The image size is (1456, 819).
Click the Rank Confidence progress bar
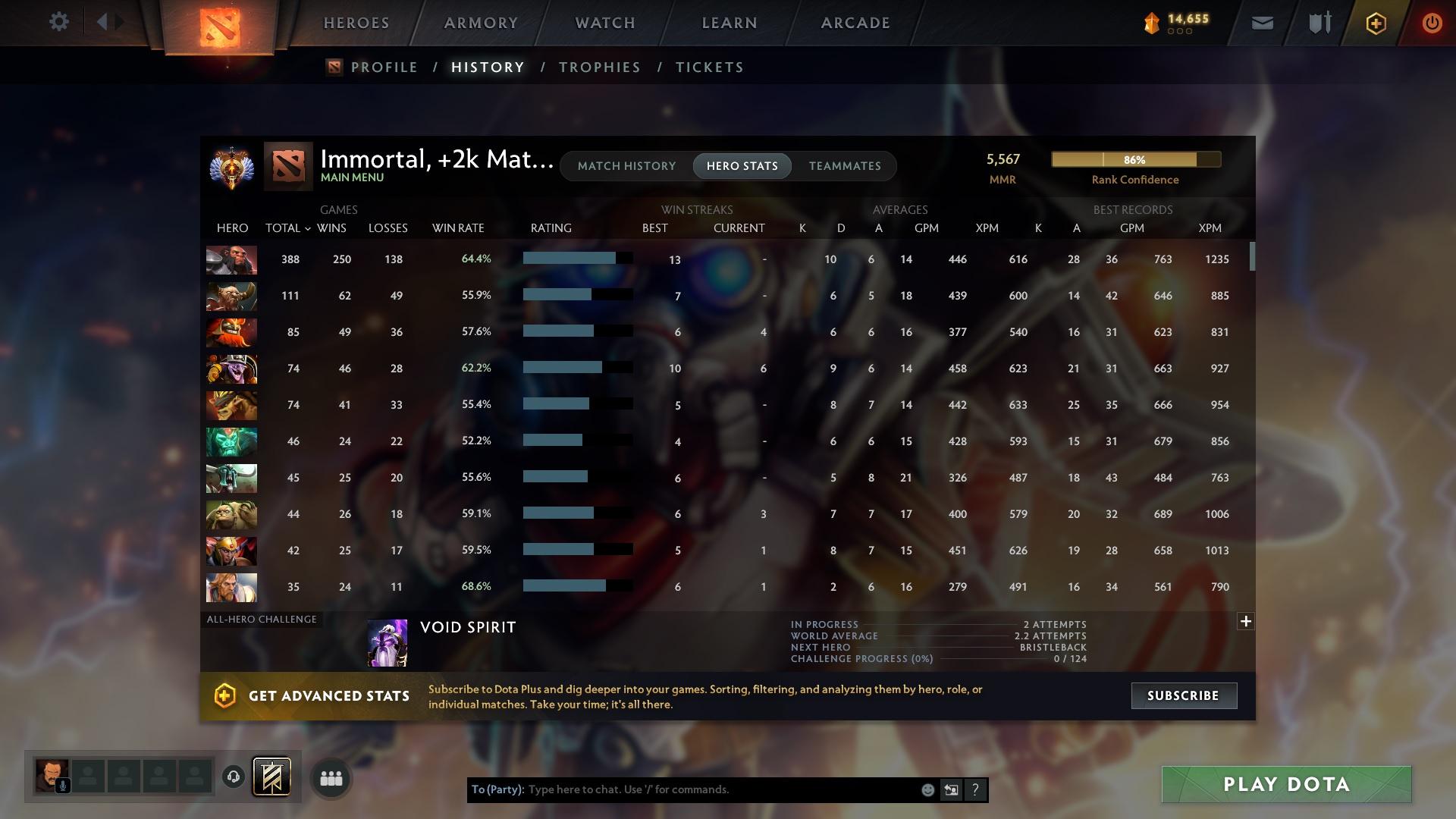[1135, 159]
